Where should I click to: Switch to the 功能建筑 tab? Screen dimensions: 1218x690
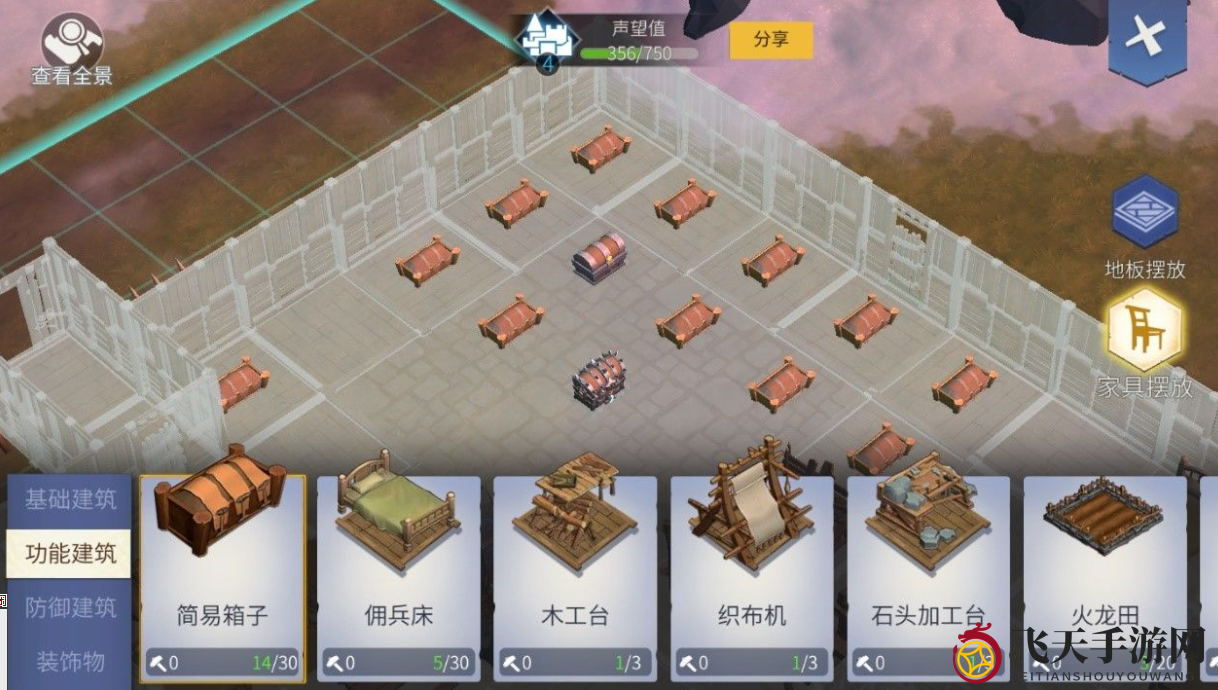click(x=70, y=553)
